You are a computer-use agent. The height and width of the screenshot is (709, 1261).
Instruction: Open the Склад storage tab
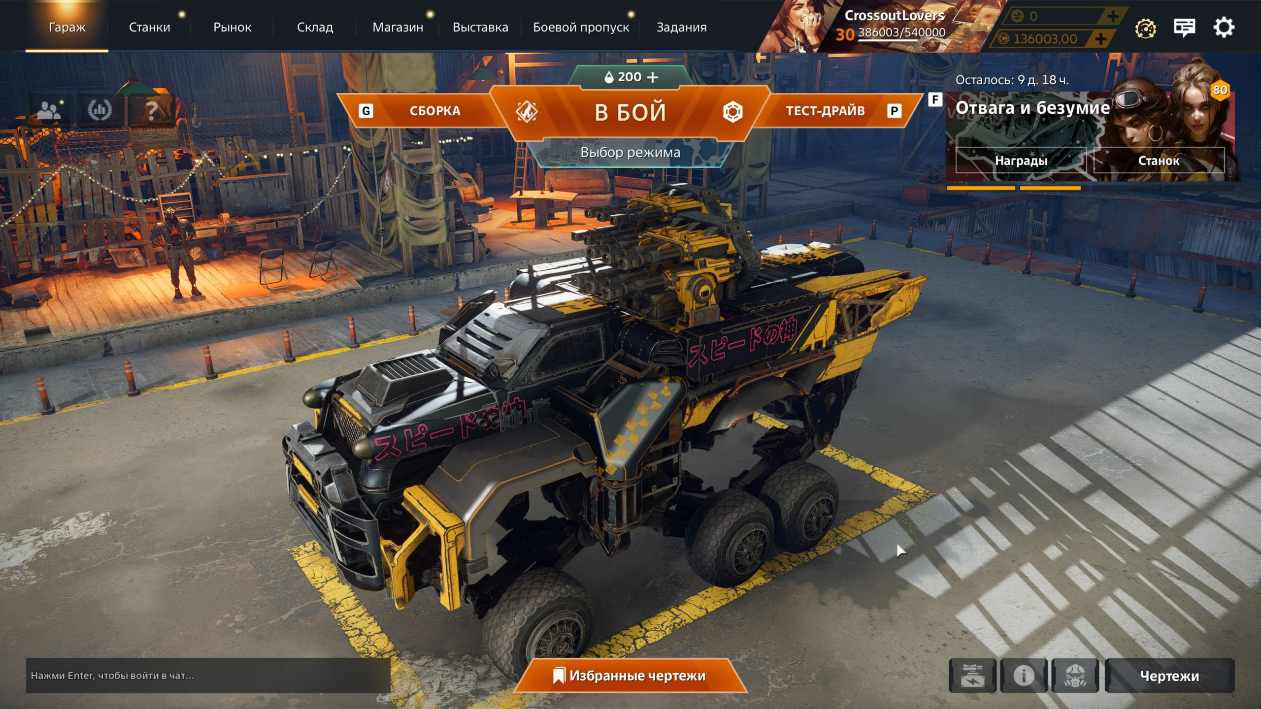coord(315,27)
